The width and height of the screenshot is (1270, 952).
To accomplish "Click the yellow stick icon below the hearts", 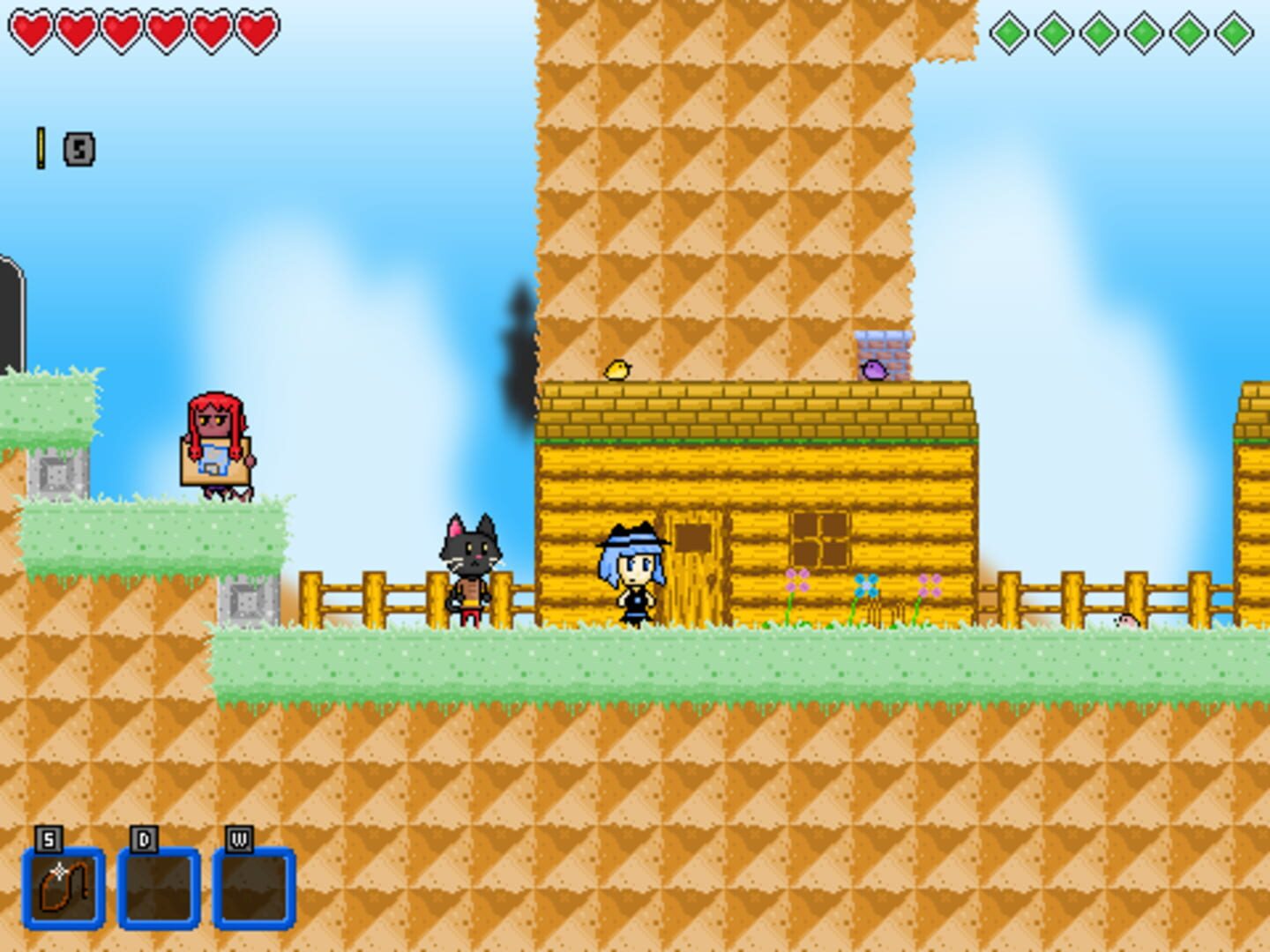I will (40, 145).
